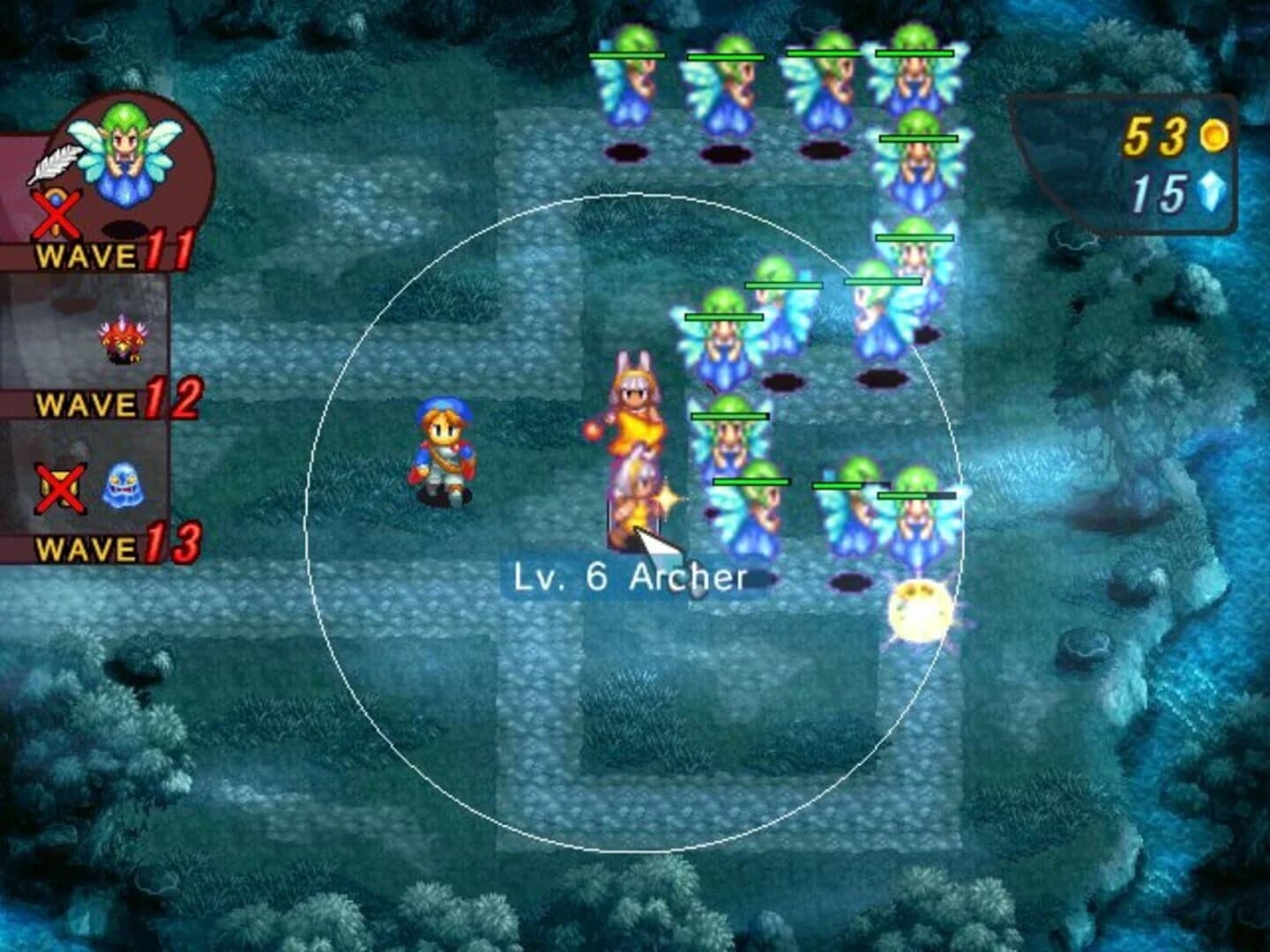Click the blue slime enemy icon in Wave 13 panel
1270x952 pixels.
[123, 485]
